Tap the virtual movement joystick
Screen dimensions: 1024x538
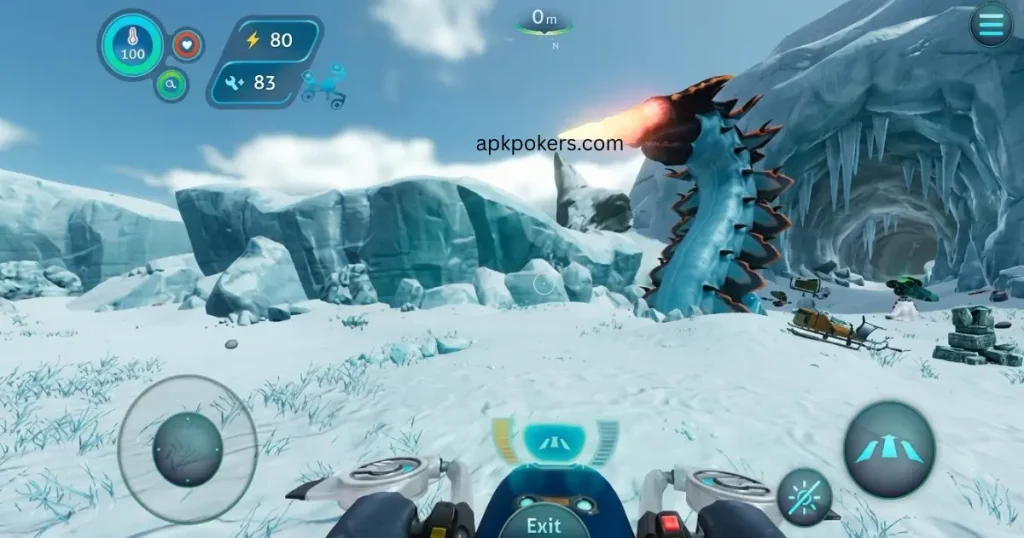pos(187,449)
